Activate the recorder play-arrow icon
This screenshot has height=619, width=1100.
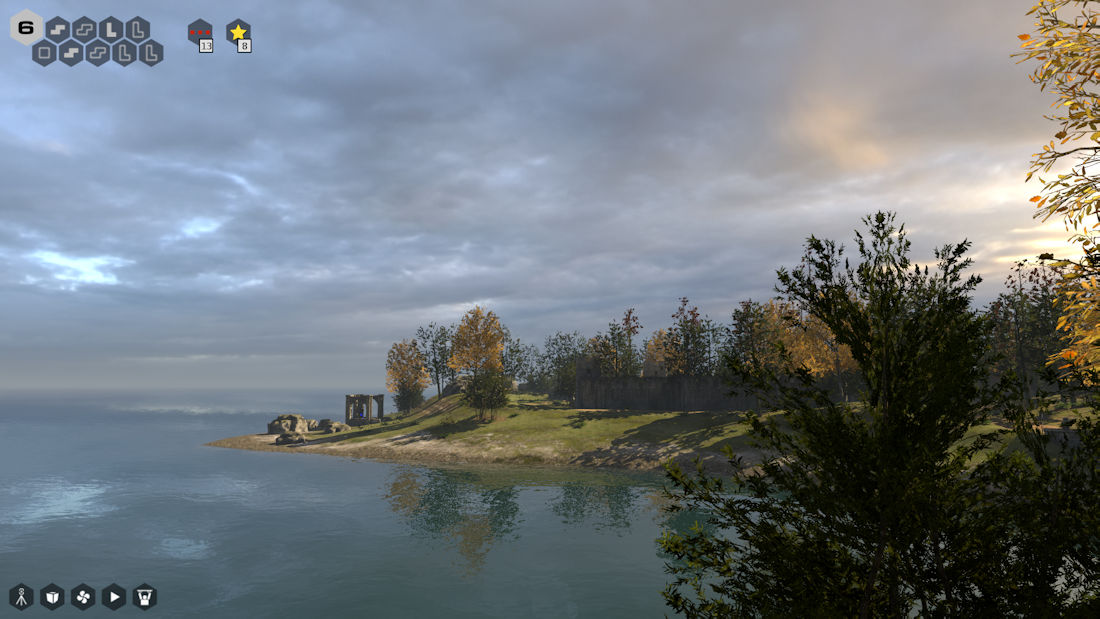click(114, 597)
